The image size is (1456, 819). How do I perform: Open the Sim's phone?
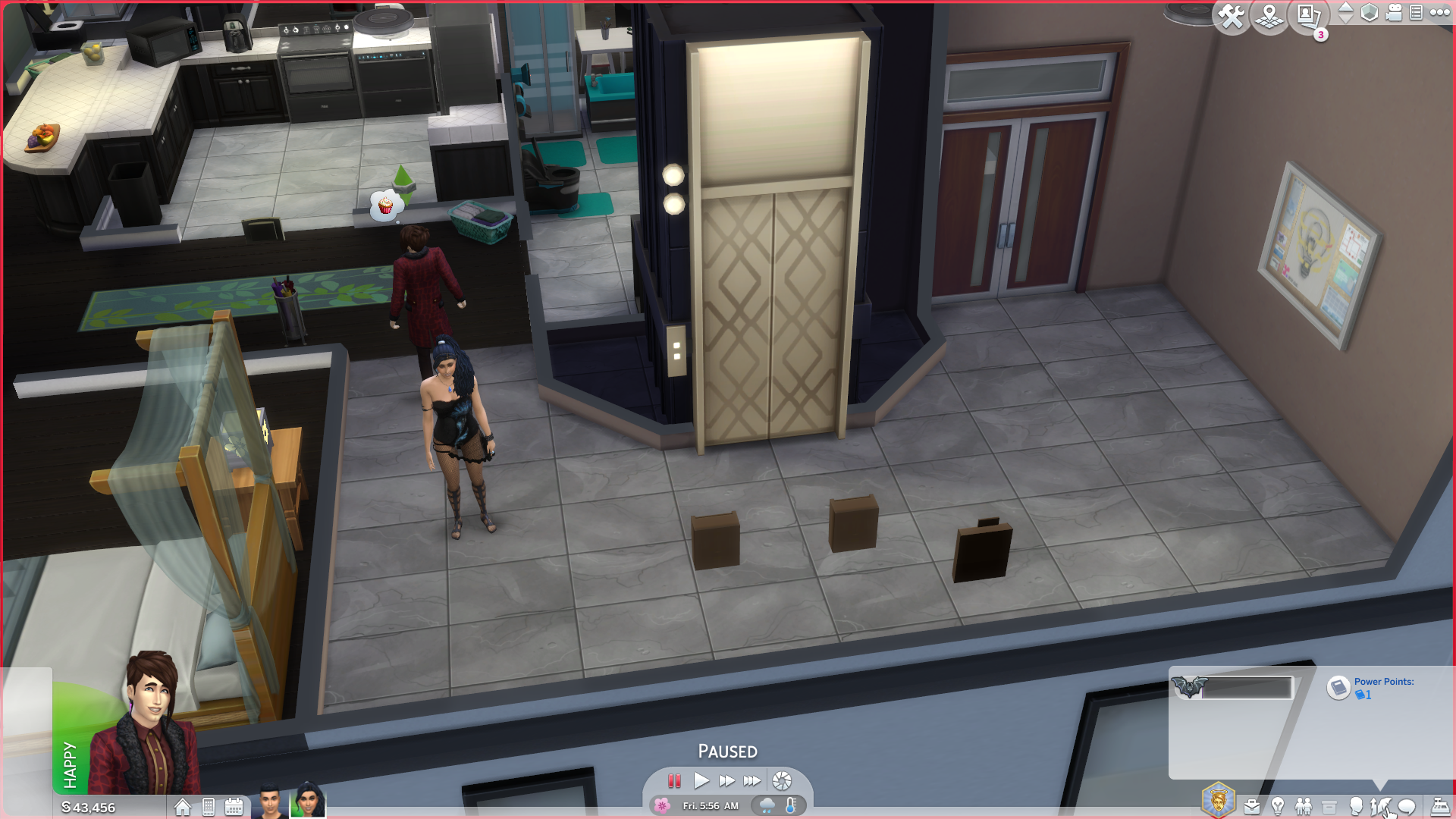(x=208, y=808)
